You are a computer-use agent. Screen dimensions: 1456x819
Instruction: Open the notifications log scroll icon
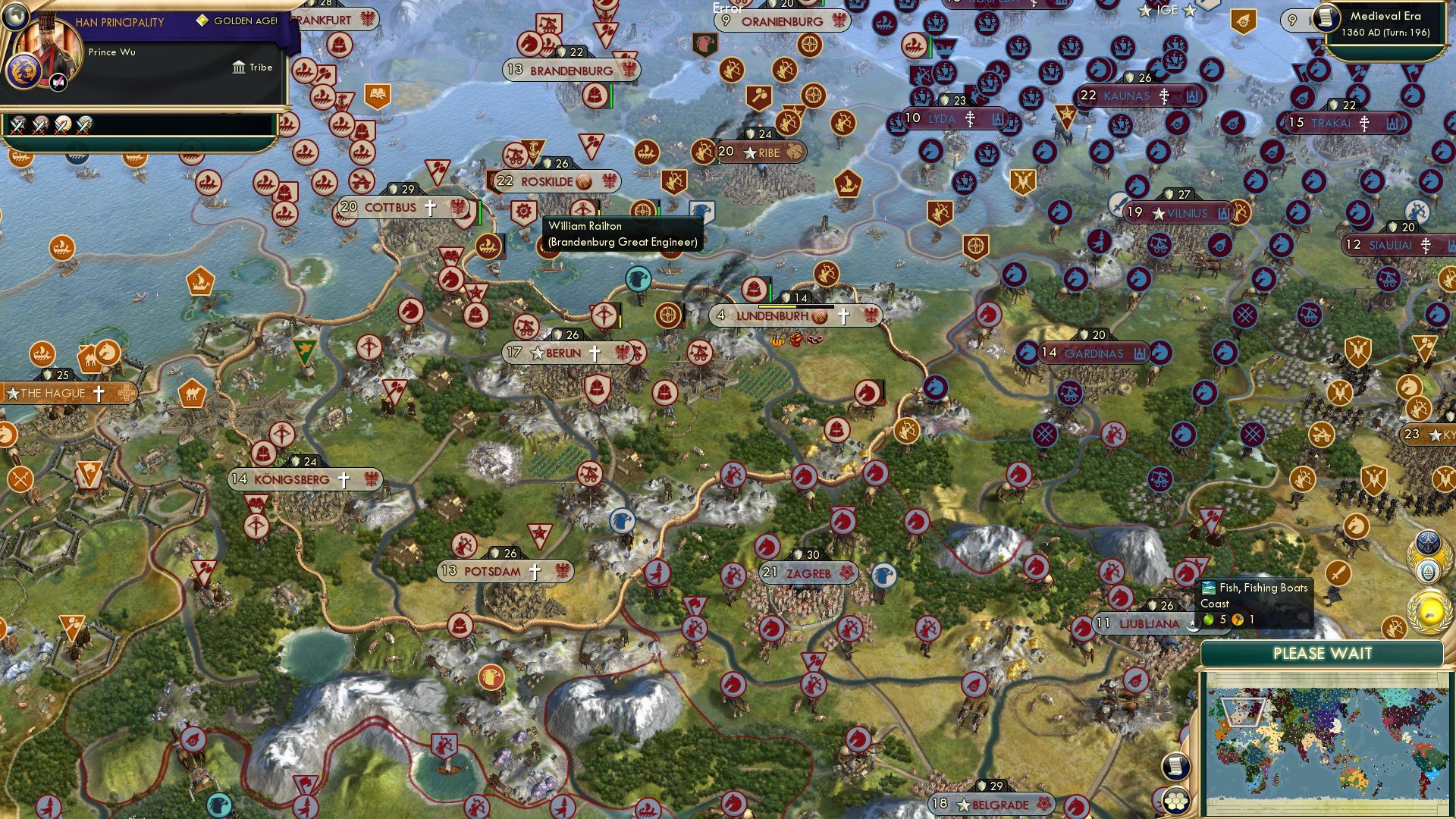[1176, 766]
